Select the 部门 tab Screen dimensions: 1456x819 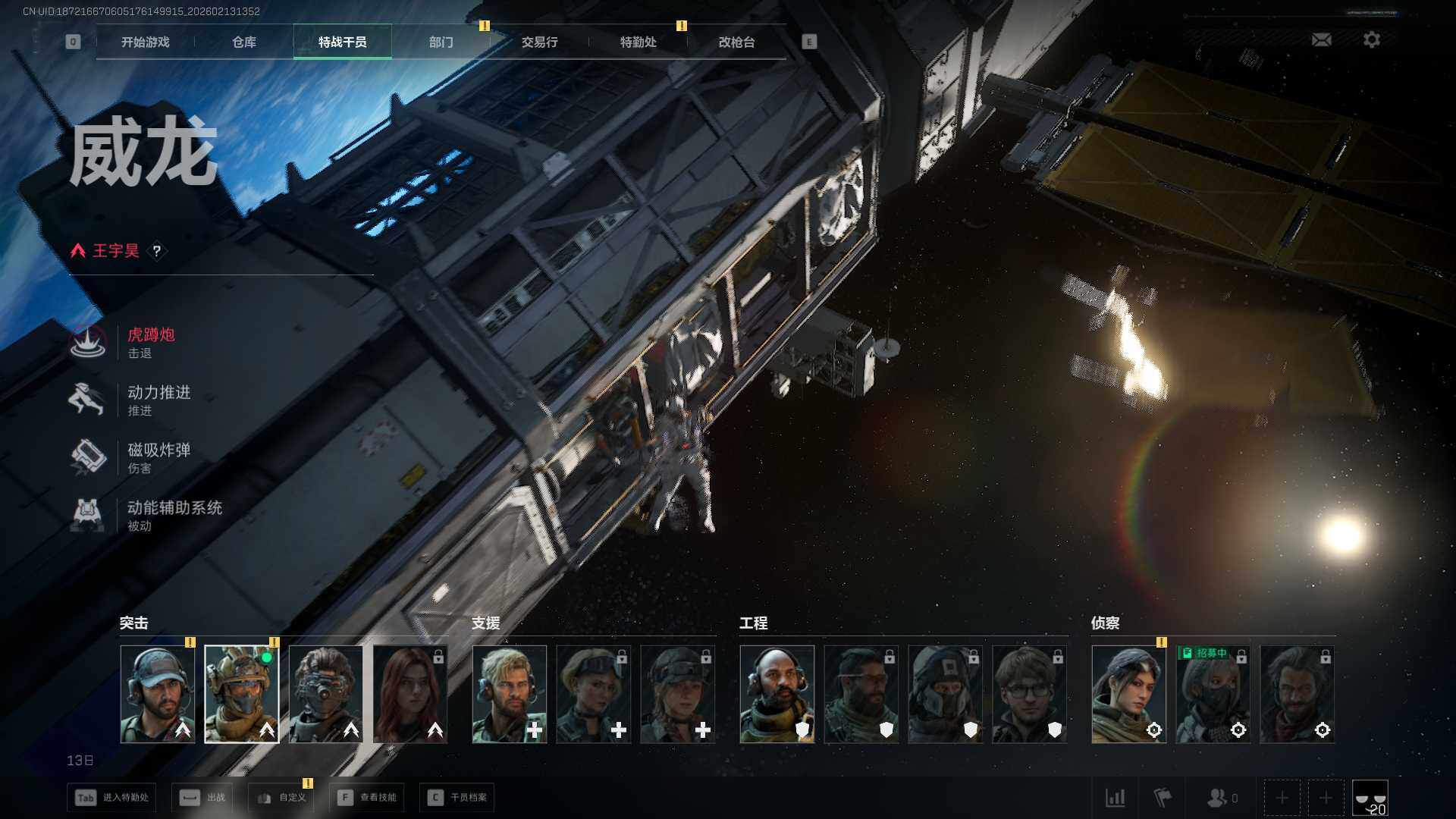pyautogui.click(x=441, y=42)
